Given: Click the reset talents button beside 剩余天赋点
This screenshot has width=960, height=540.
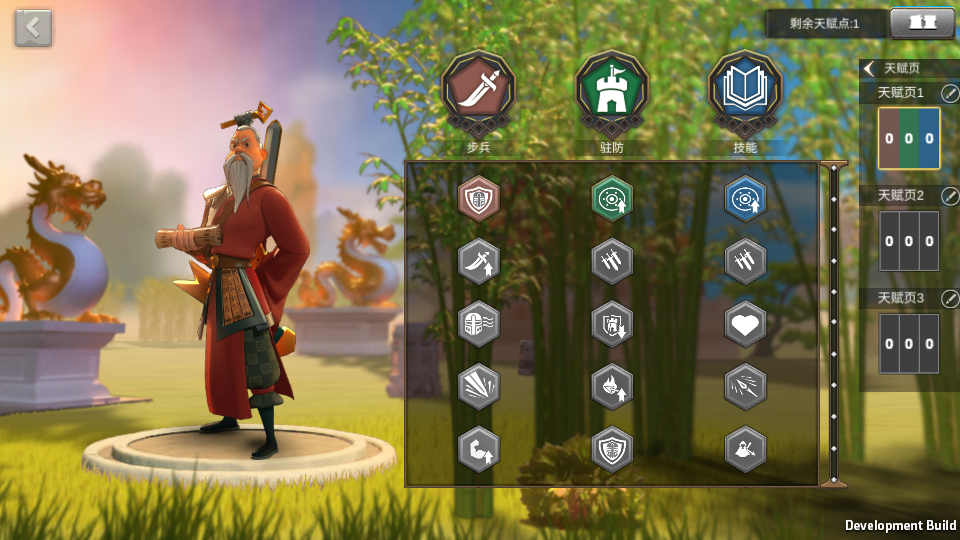Looking at the screenshot, I should [921, 23].
